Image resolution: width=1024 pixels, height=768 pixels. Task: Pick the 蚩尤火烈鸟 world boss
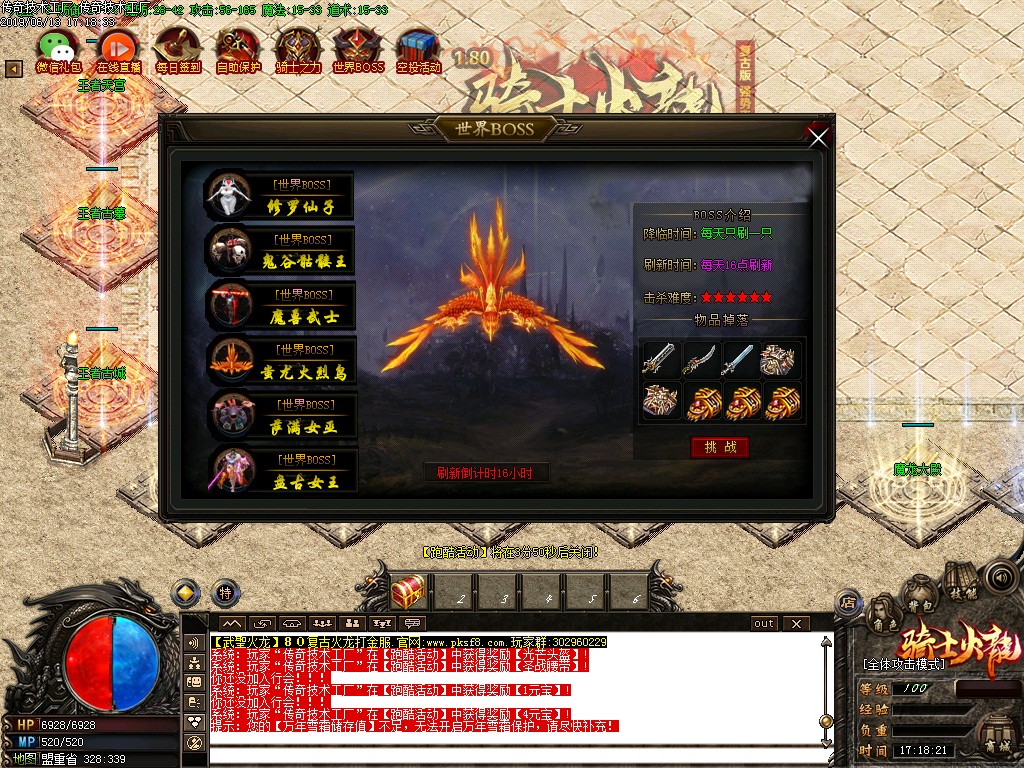coord(281,361)
